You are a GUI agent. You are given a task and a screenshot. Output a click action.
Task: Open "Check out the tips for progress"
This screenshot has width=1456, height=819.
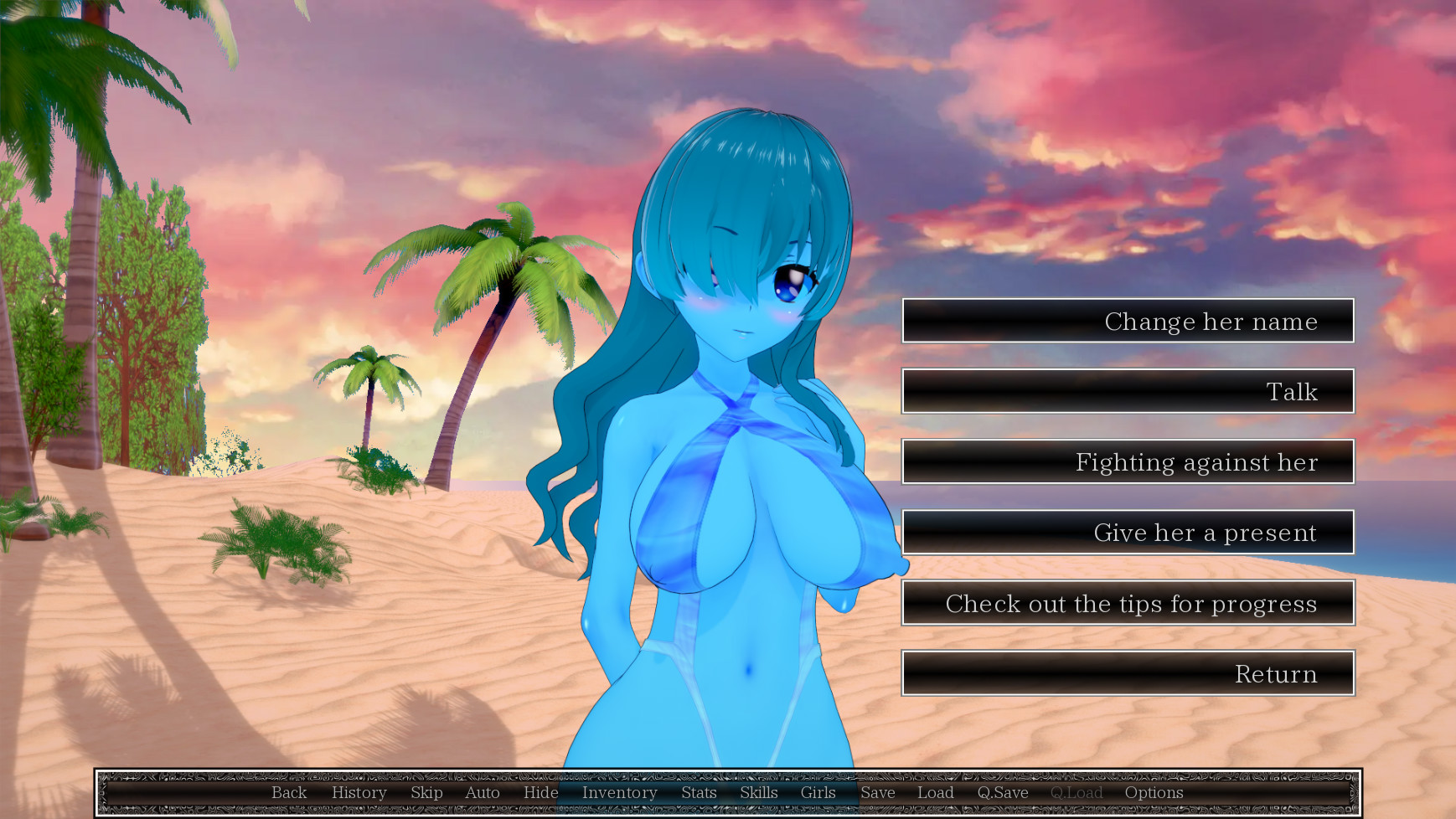1128,604
